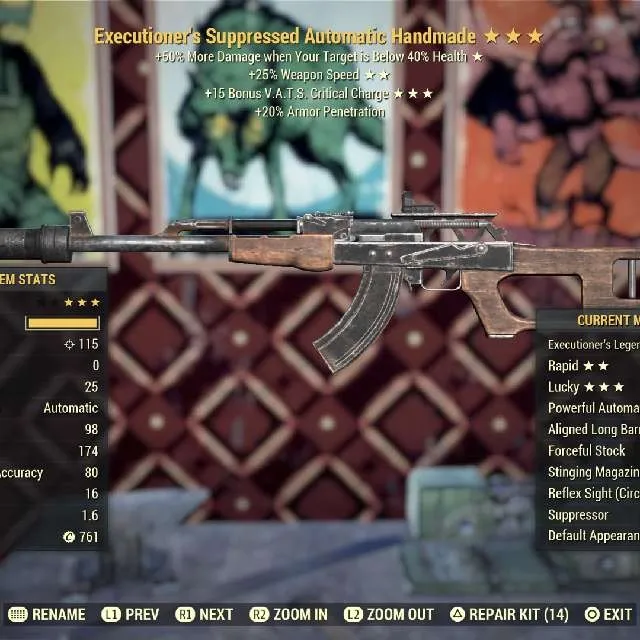Choose Zoom In on the weapon
The width and height of the screenshot is (640, 640).
click(x=289, y=614)
